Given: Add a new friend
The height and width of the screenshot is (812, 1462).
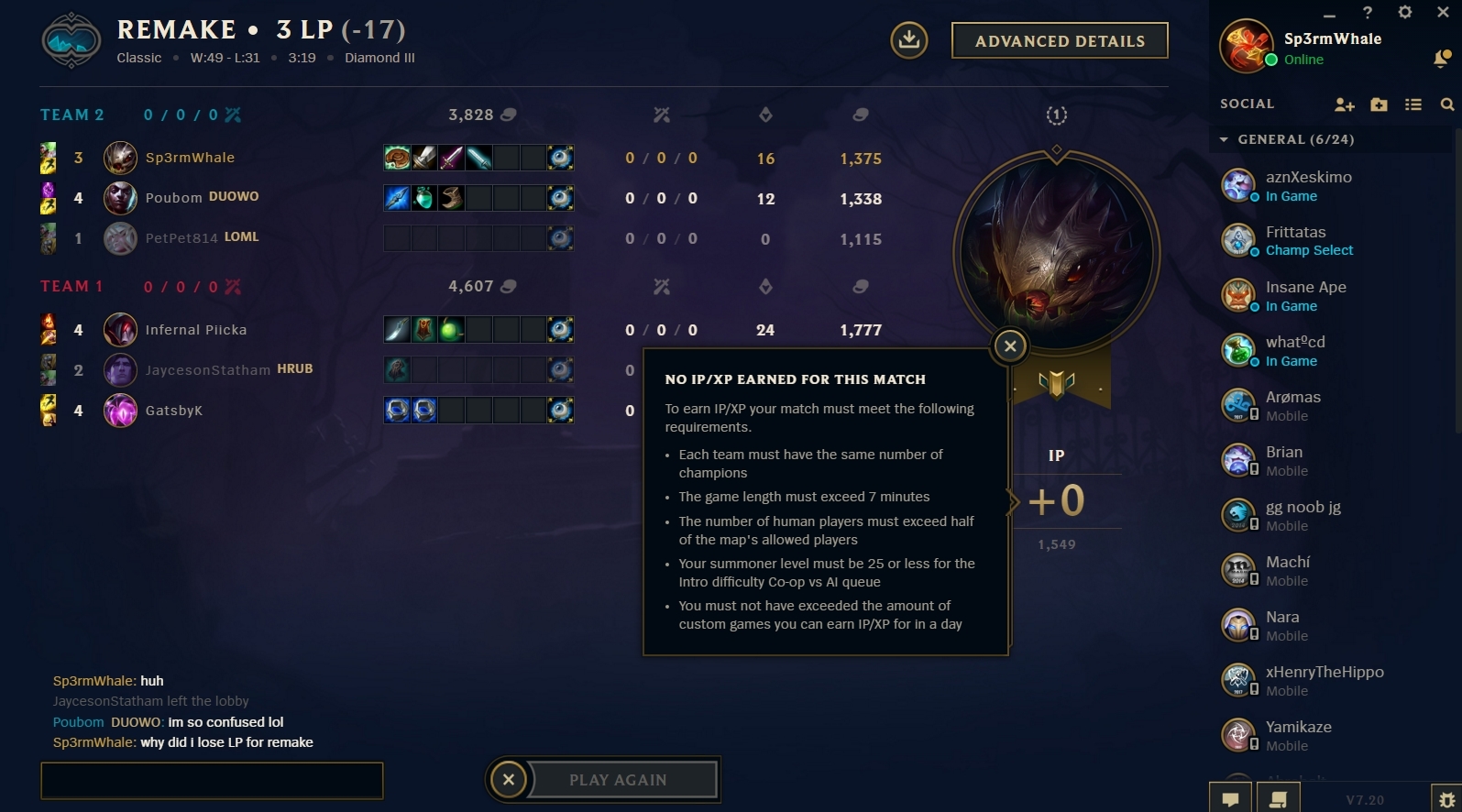Looking at the screenshot, I should [1344, 104].
